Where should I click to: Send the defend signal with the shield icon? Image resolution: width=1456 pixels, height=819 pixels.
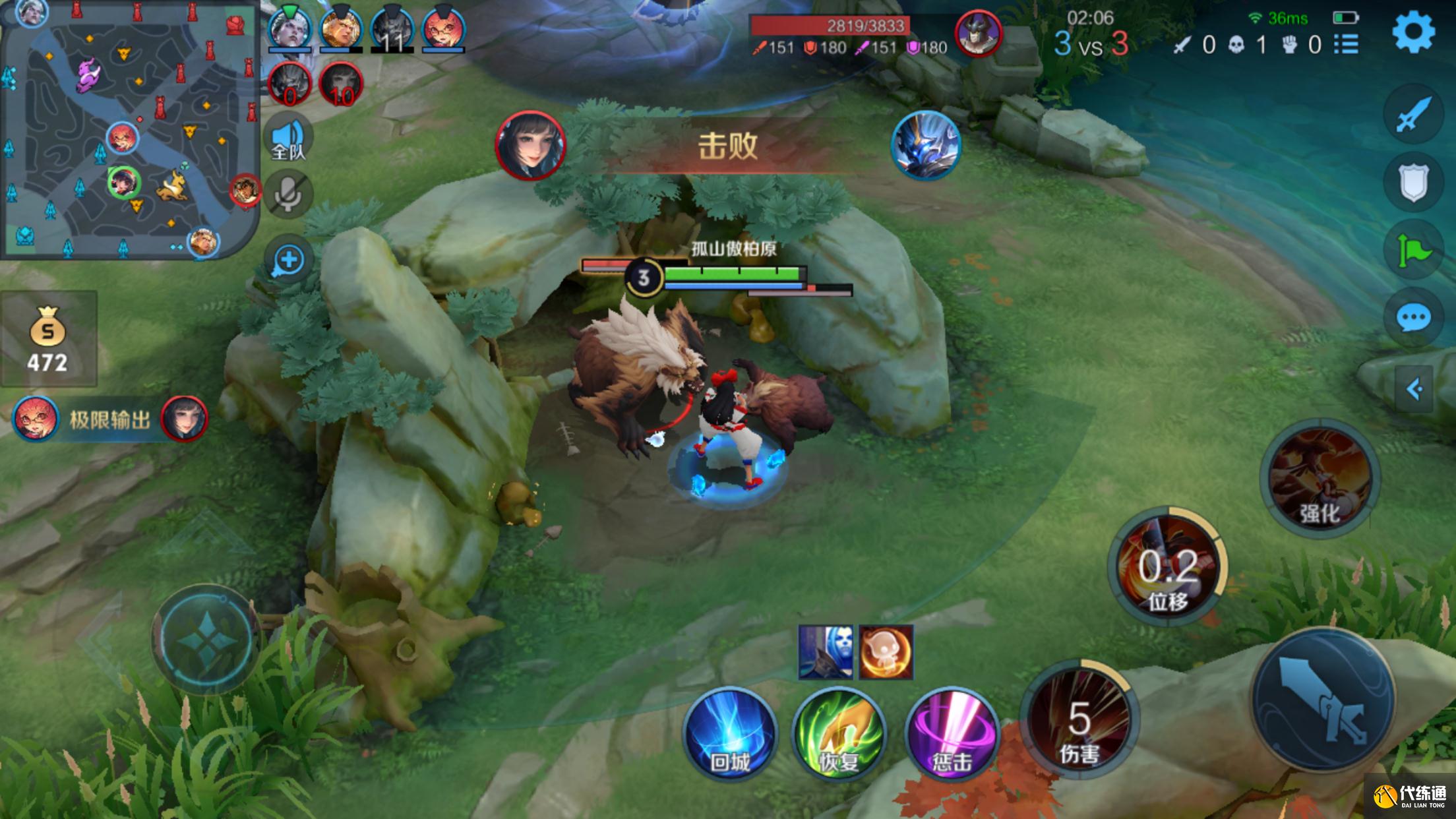(x=1413, y=183)
